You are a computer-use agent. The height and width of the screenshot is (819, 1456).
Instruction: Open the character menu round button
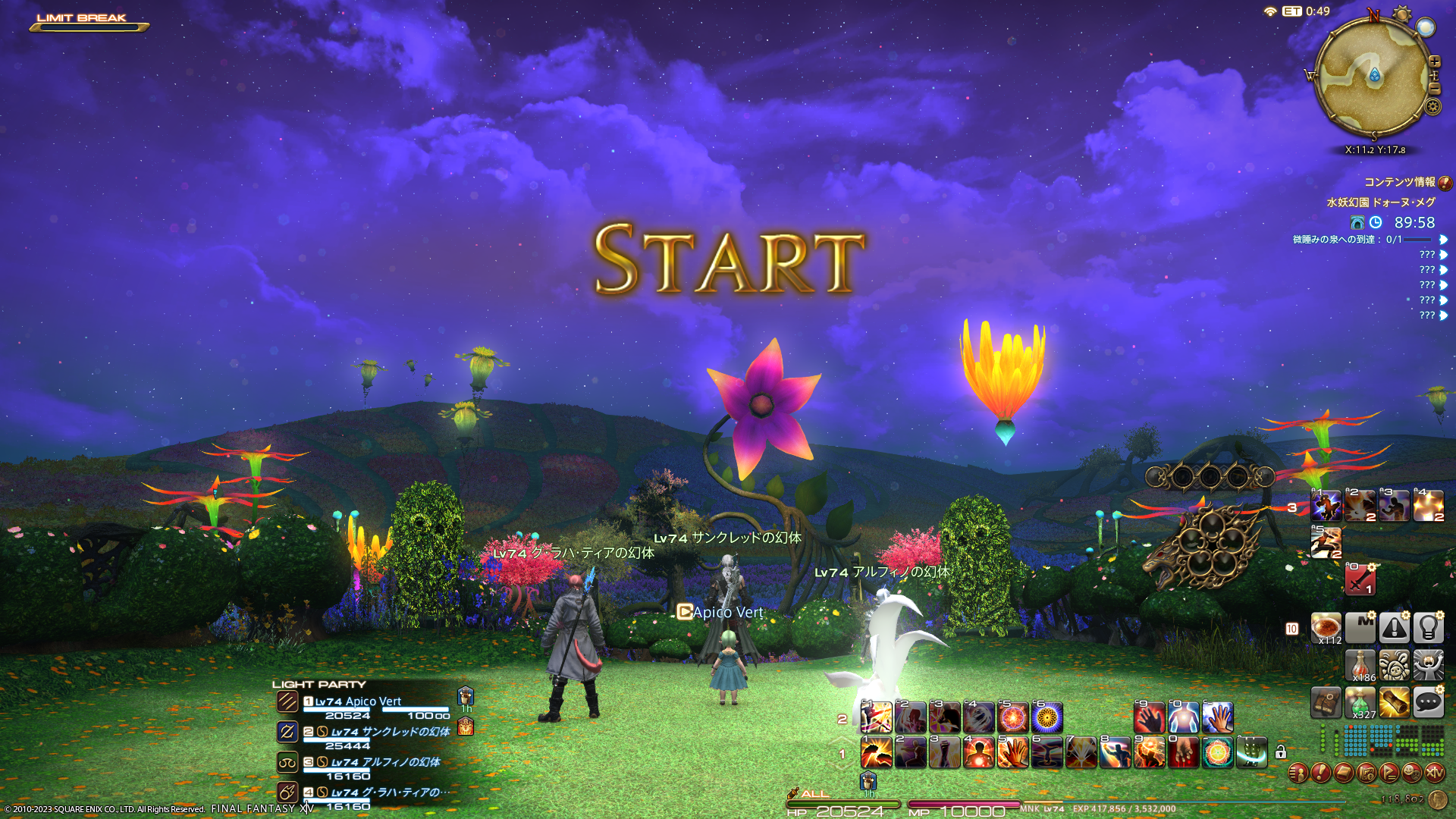tap(1298, 773)
